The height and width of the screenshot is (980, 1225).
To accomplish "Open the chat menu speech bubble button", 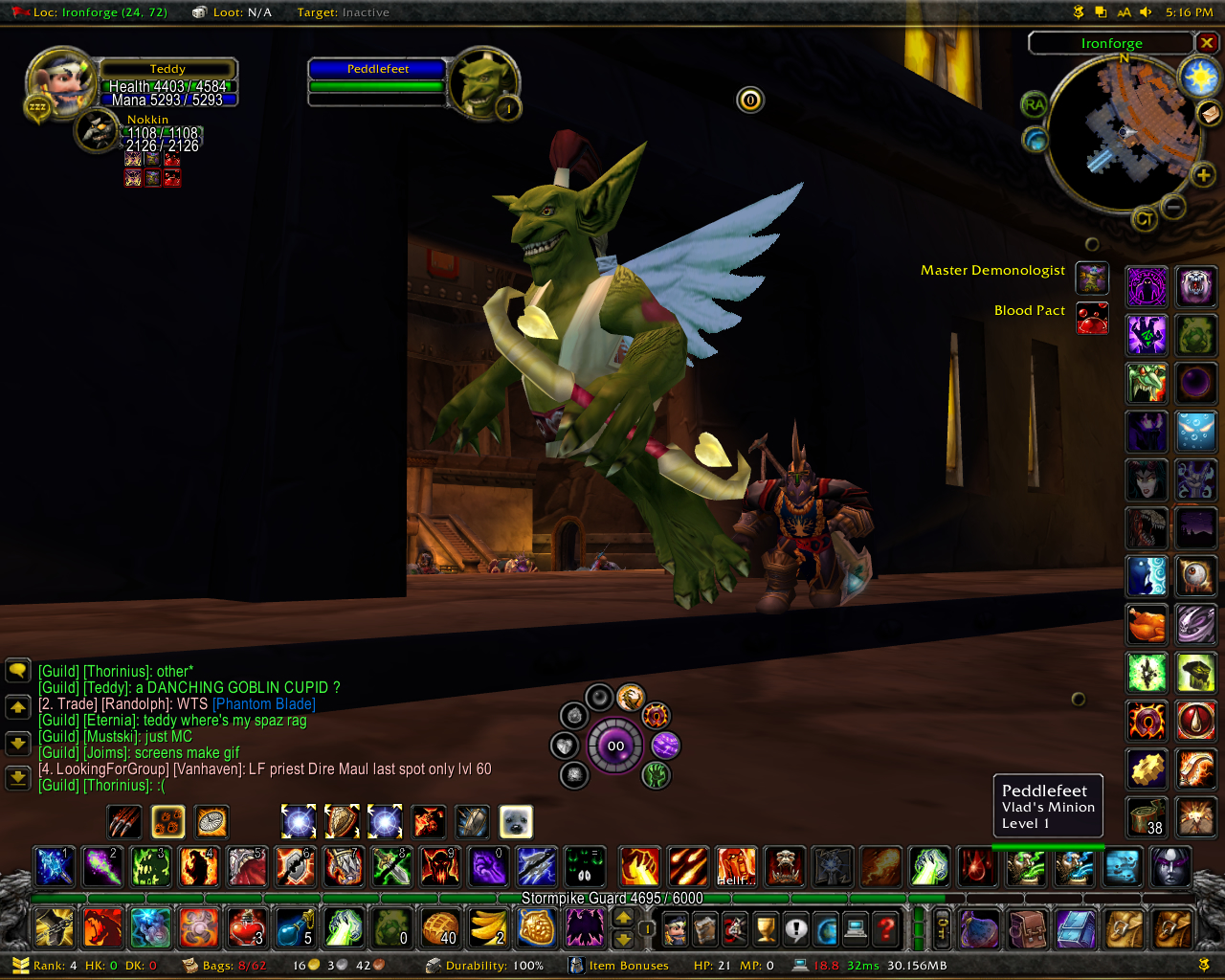I will tap(18, 671).
